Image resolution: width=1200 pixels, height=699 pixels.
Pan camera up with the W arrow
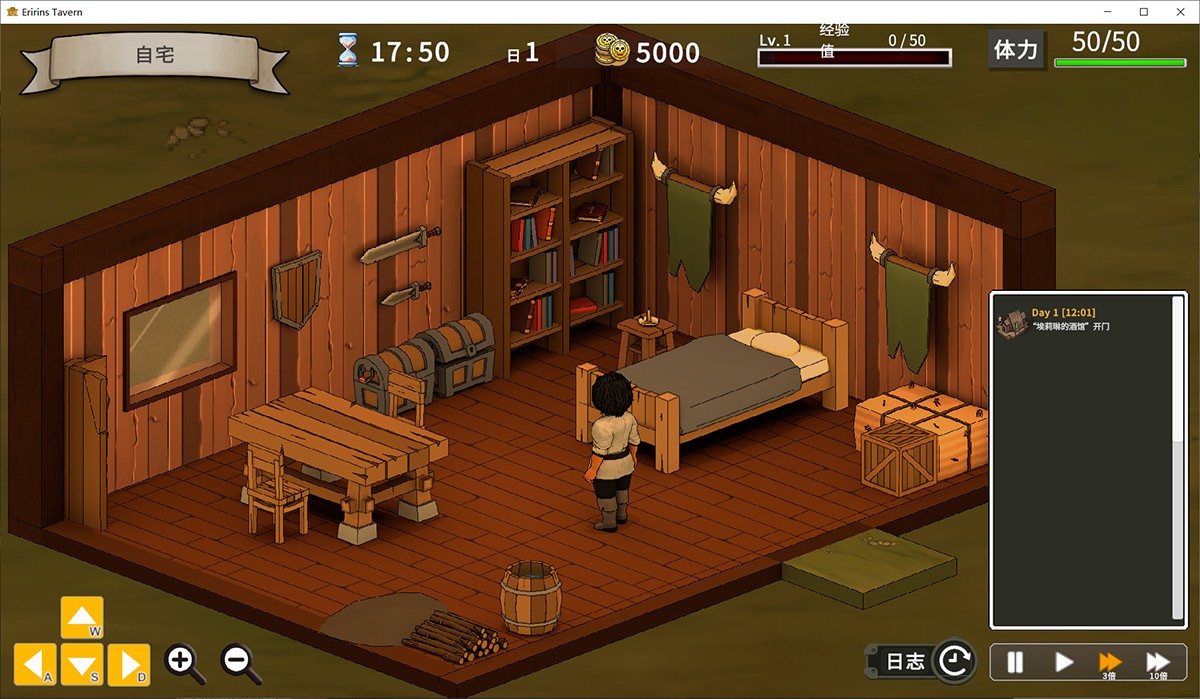82,617
